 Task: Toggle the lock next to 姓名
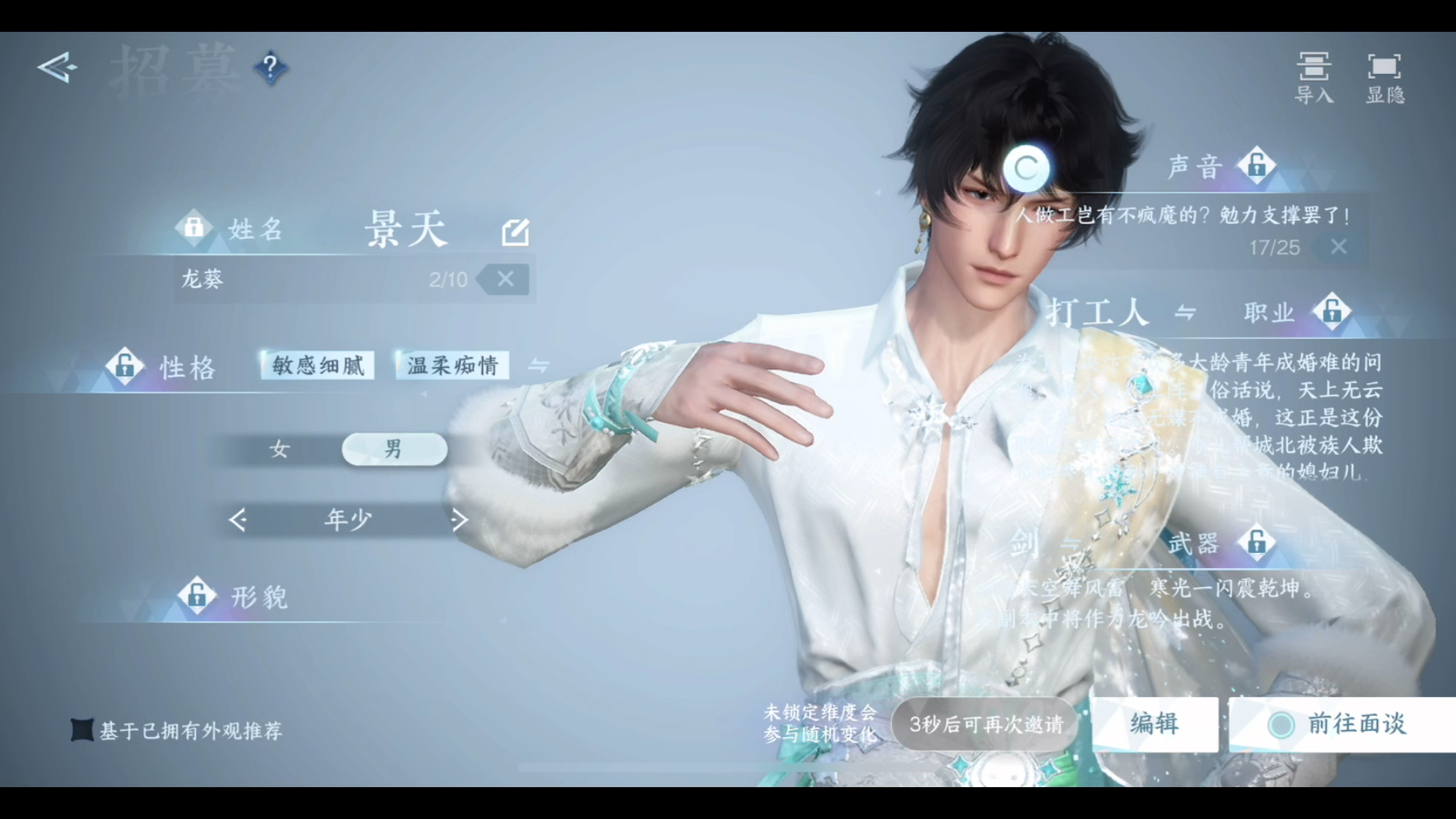[x=193, y=227]
